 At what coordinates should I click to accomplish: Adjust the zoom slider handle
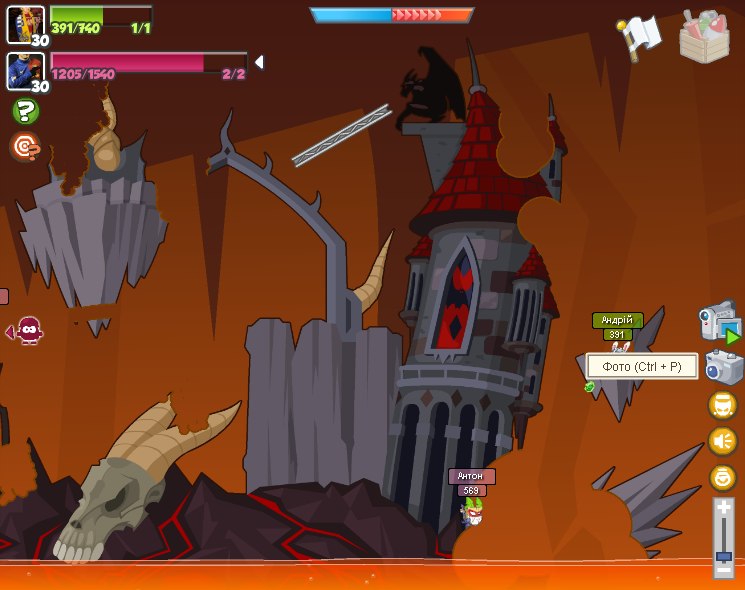pos(723,556)
